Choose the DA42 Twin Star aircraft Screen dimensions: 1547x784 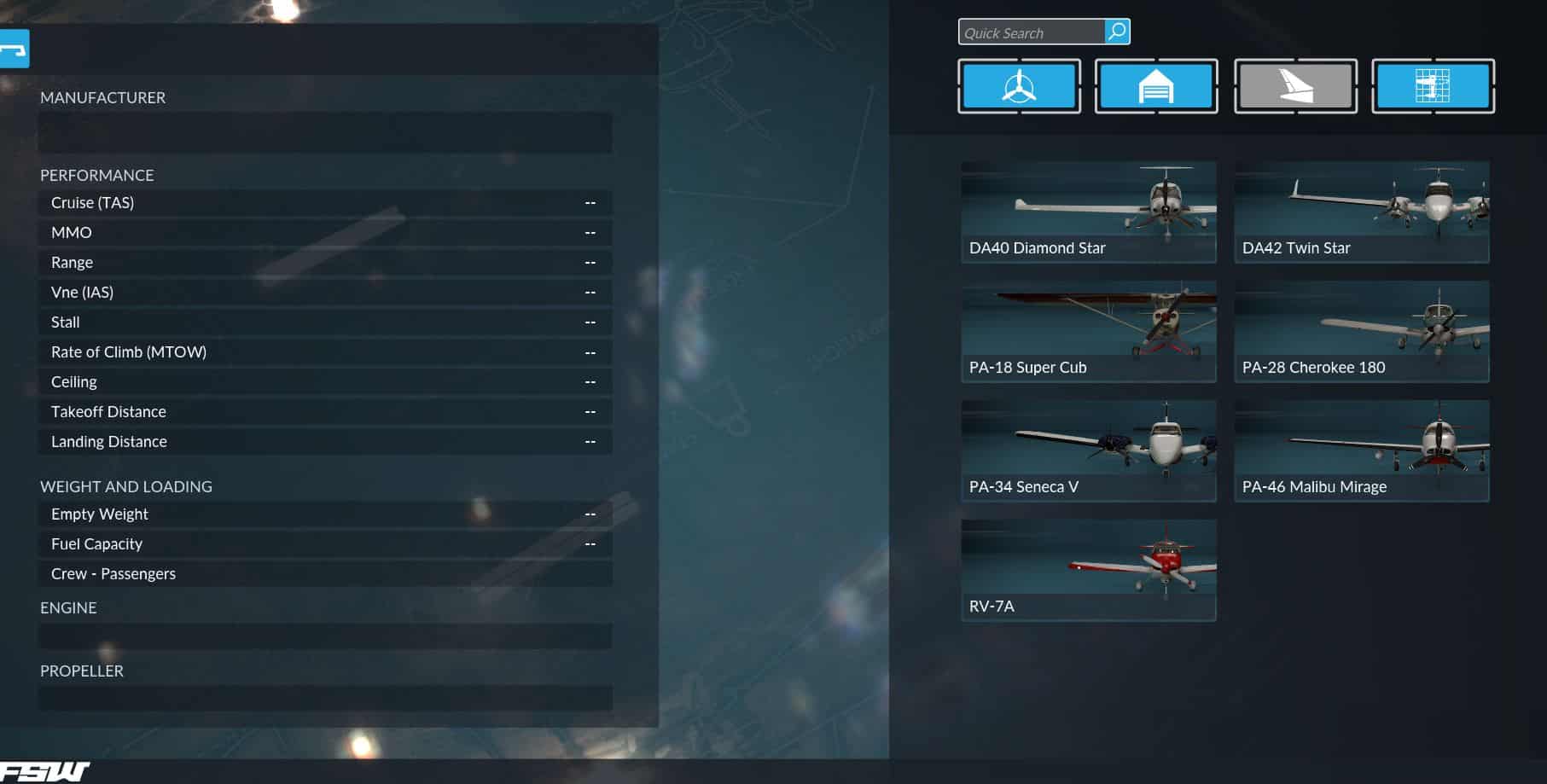point(1361,212)
